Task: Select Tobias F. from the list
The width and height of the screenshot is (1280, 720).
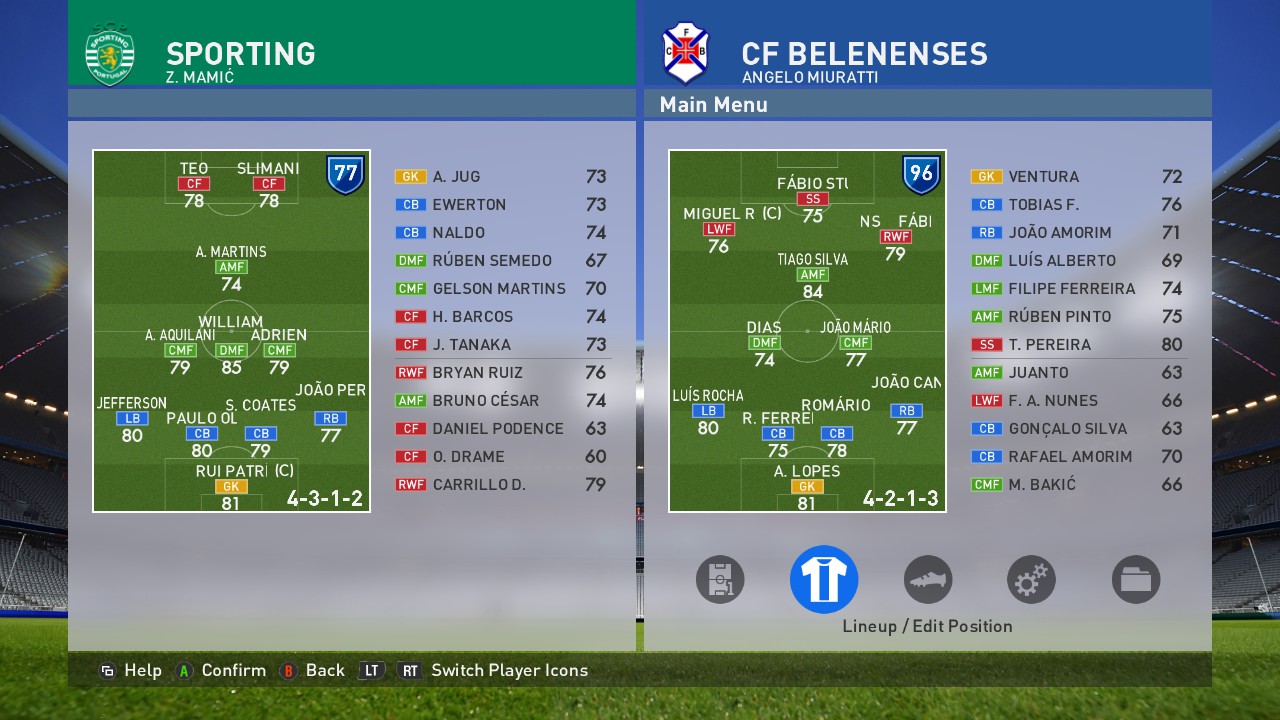Action: 1076,205
